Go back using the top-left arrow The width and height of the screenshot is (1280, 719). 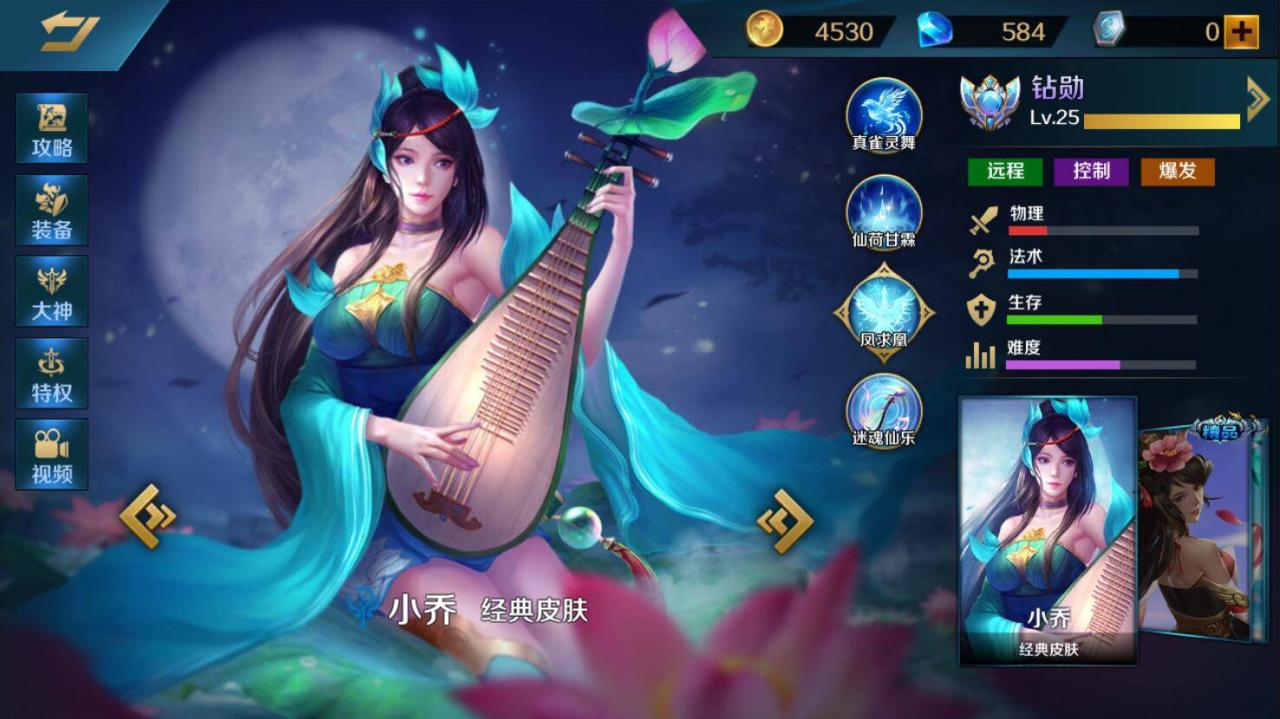coord(69,30)
